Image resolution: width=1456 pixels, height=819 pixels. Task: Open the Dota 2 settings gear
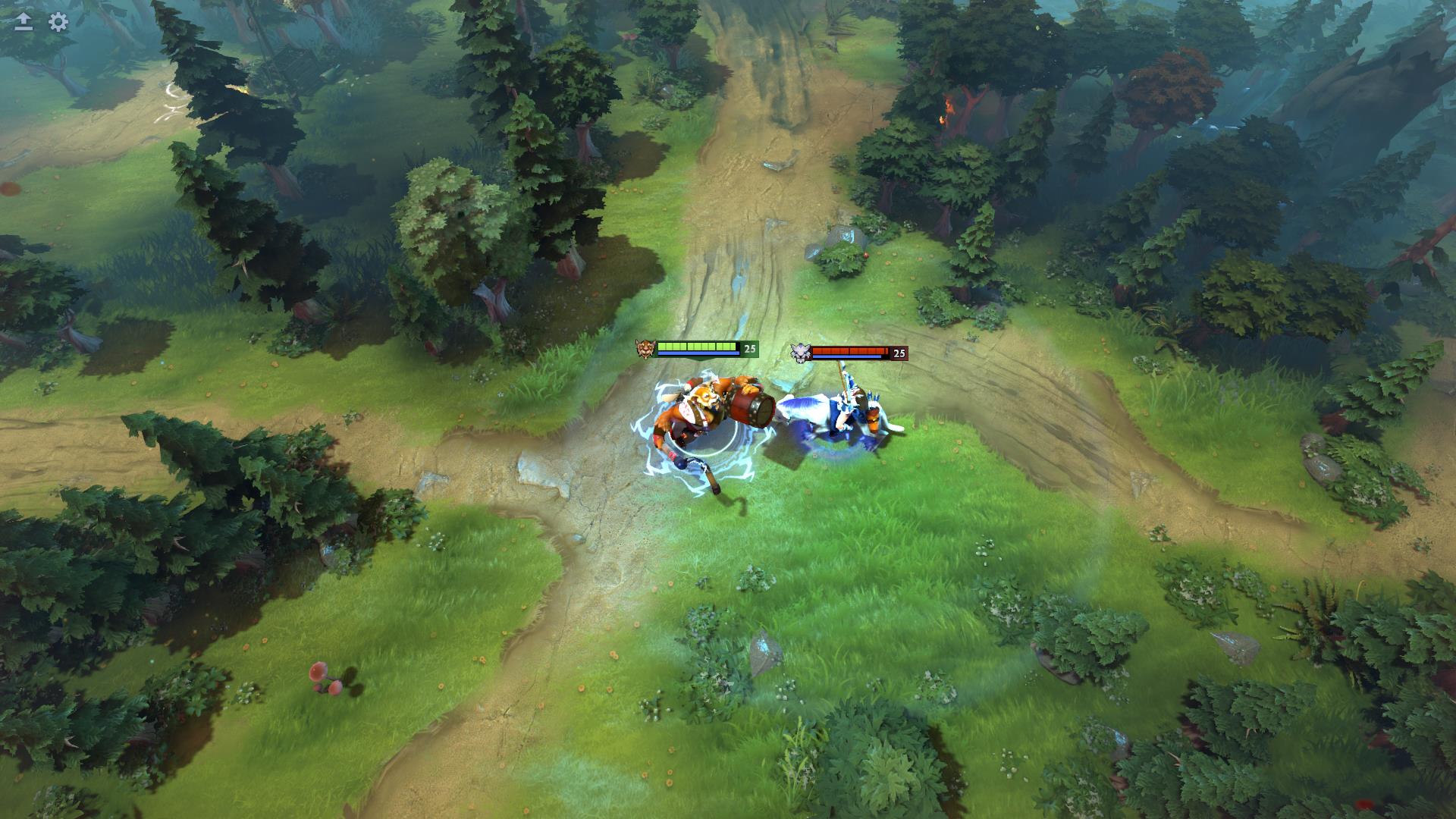click(56, 23)
